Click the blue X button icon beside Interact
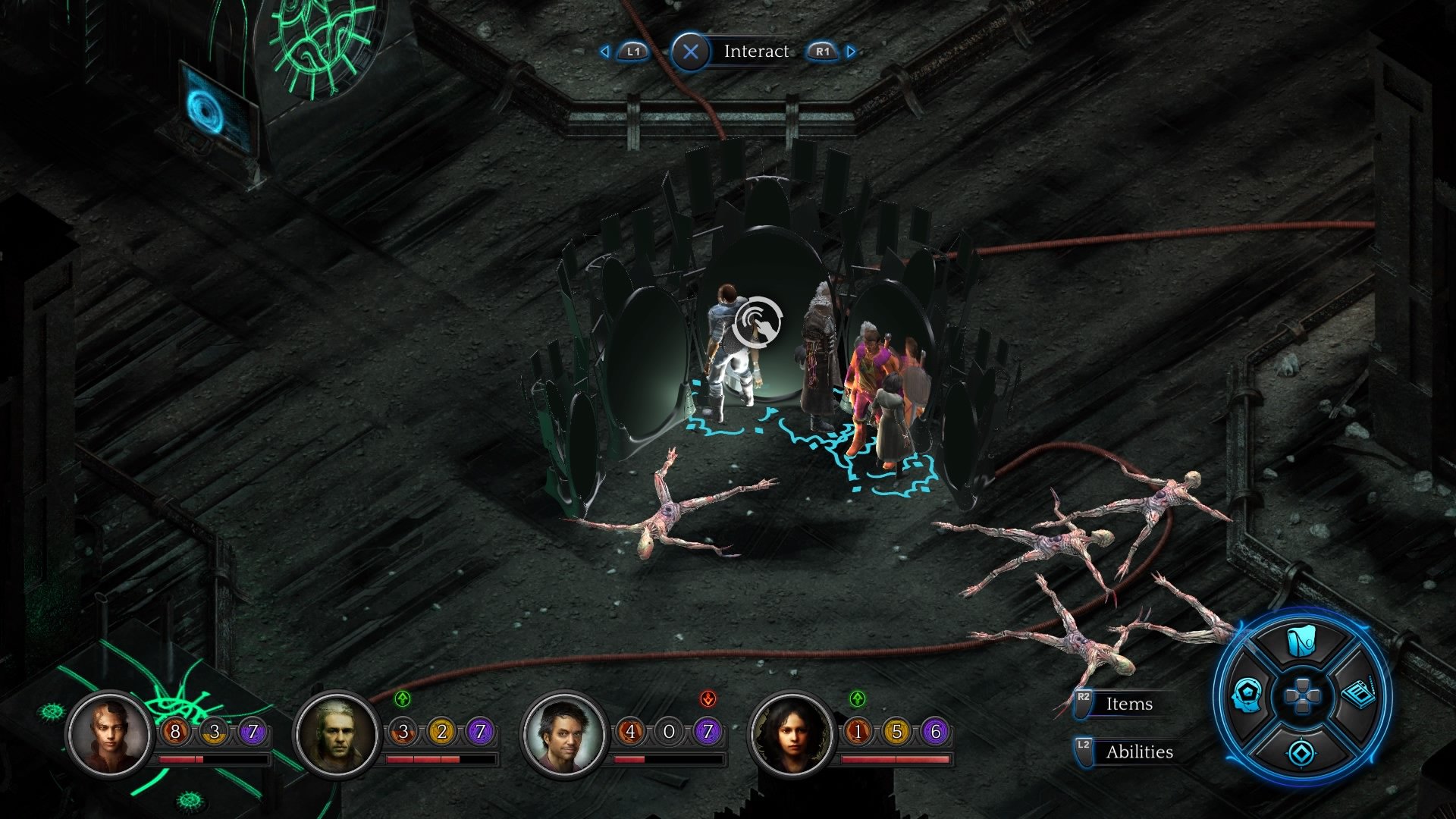The height and width of the screenshot is (819, 1456). point(690,51)
